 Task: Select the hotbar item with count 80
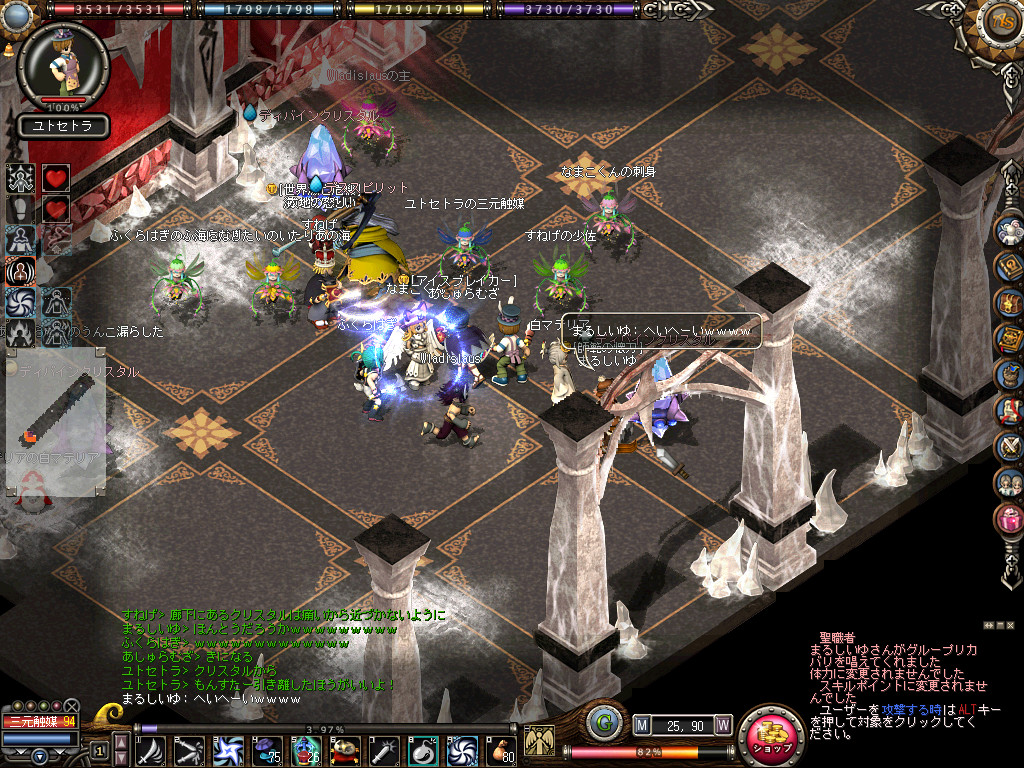501,751
